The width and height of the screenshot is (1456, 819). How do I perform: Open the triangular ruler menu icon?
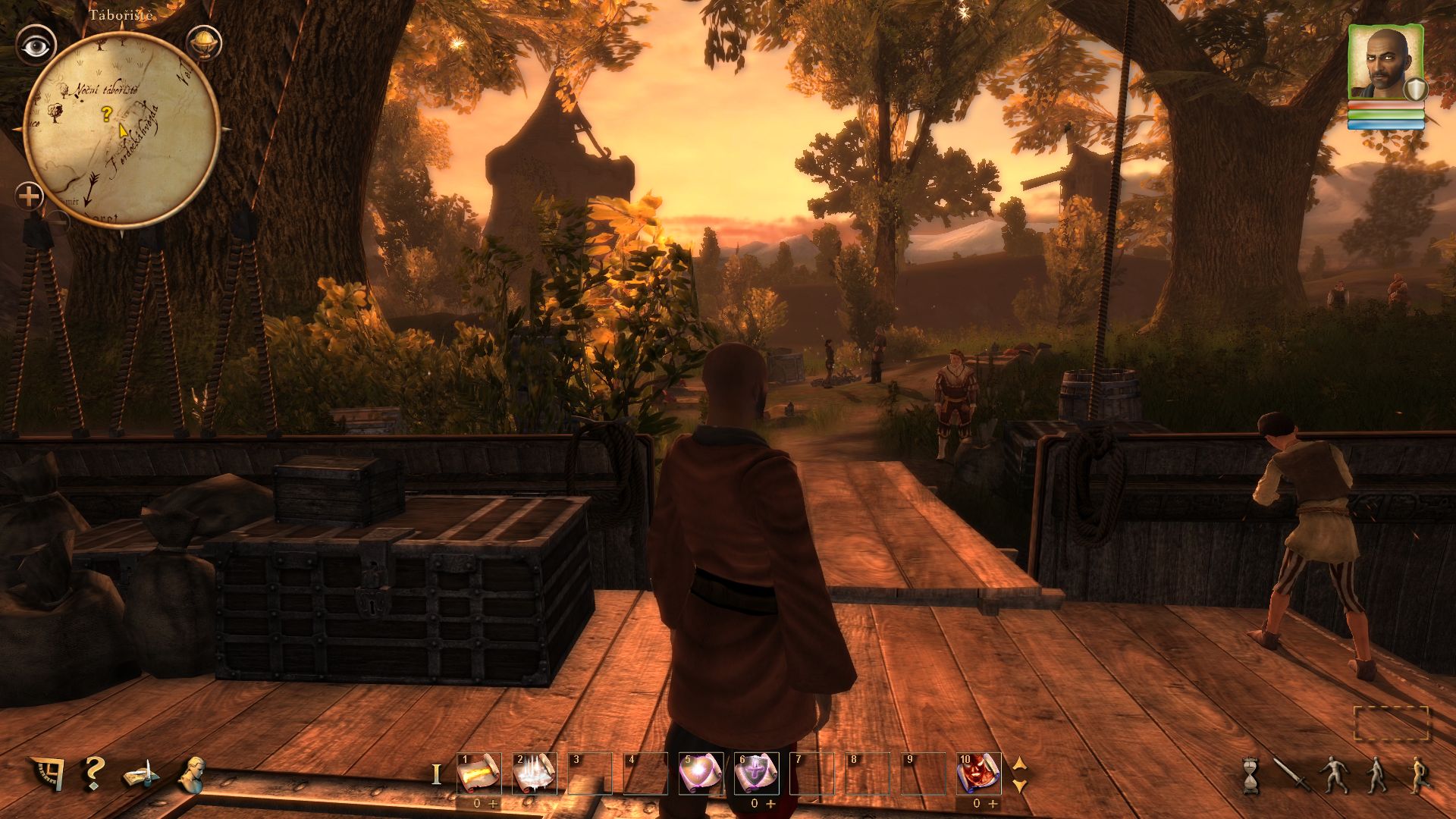46,773
